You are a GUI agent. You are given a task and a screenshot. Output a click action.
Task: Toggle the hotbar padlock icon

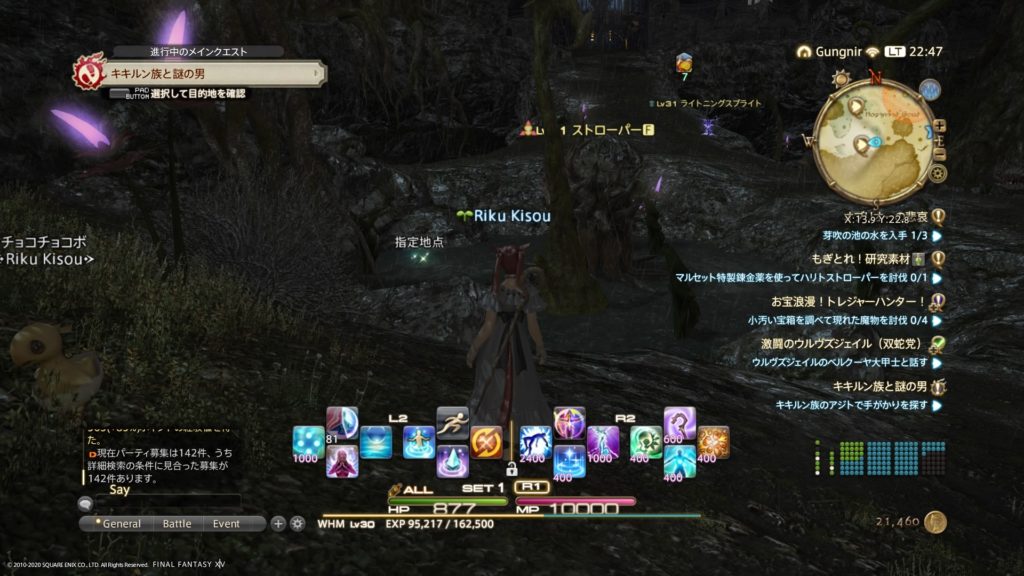pyautogui.click(x=511, y=468)
